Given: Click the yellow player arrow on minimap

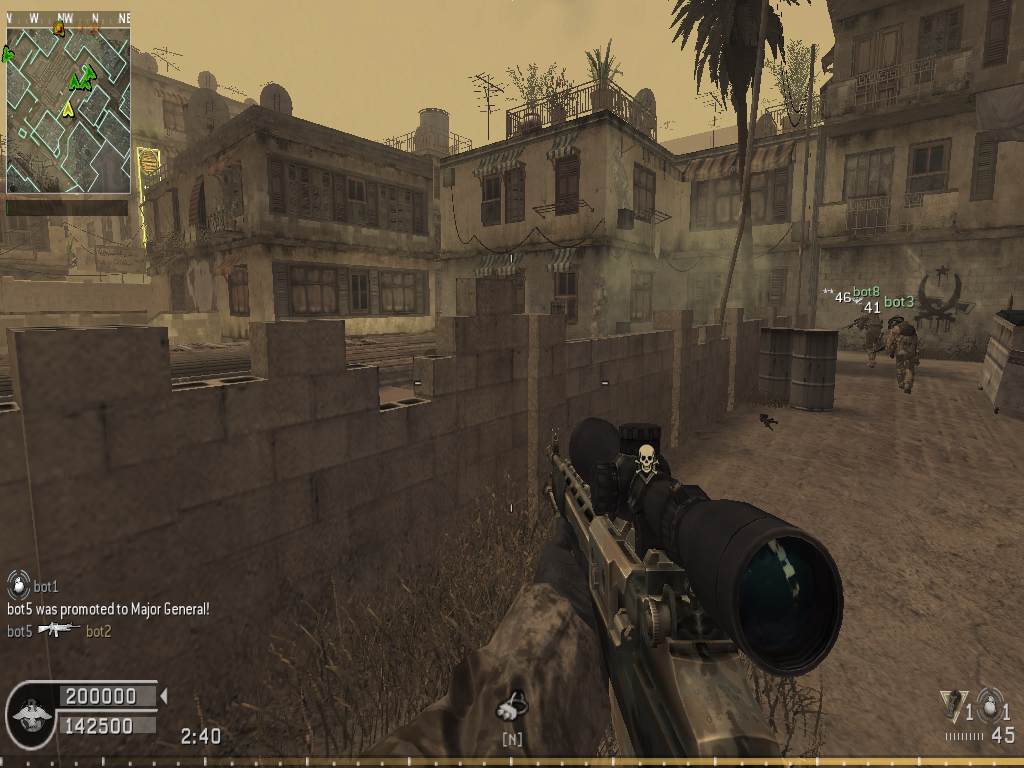Looking at the screenshot, I should pyautogui.click(x=68, y=108).
